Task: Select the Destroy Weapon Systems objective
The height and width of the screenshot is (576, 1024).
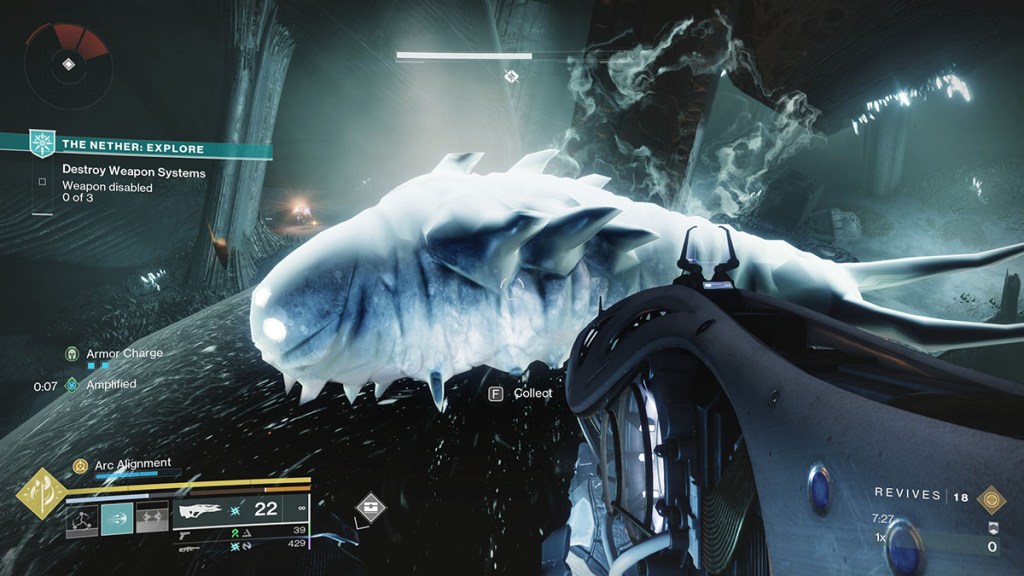Action: tap(134, 172)
